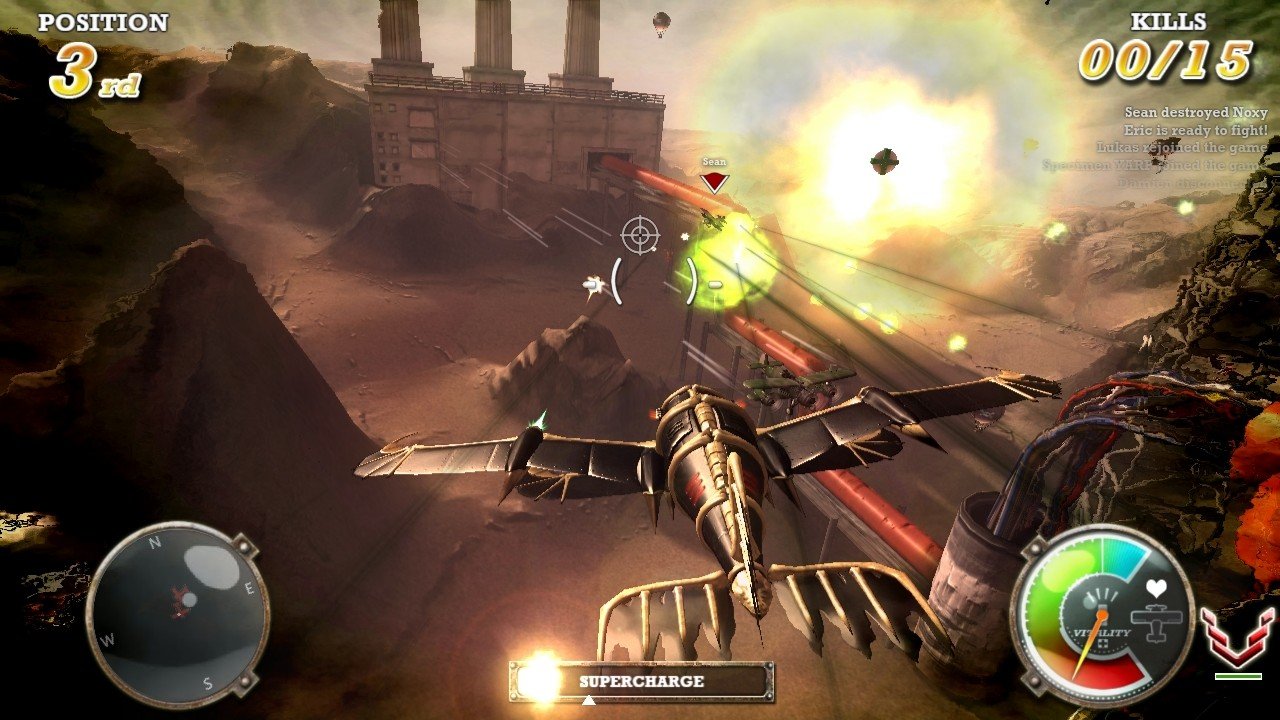The image size is (1280, 720).
Task: Click the red triangle marker above Sean
Action: tap(713, 182)
